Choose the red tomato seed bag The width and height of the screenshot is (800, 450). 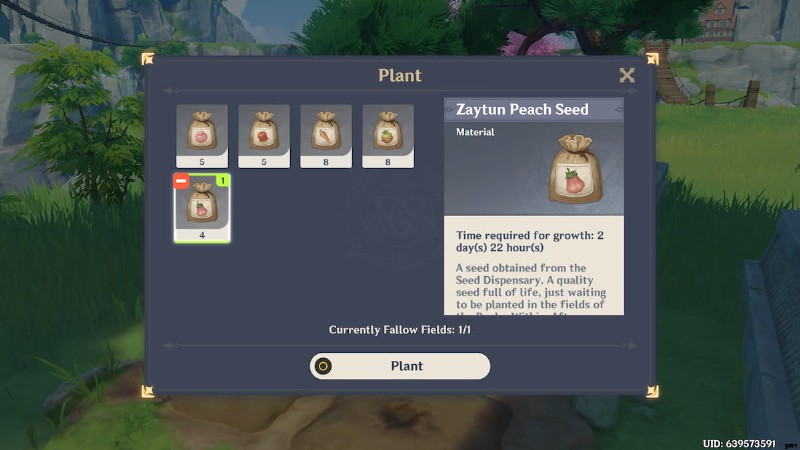pos(264,135)
